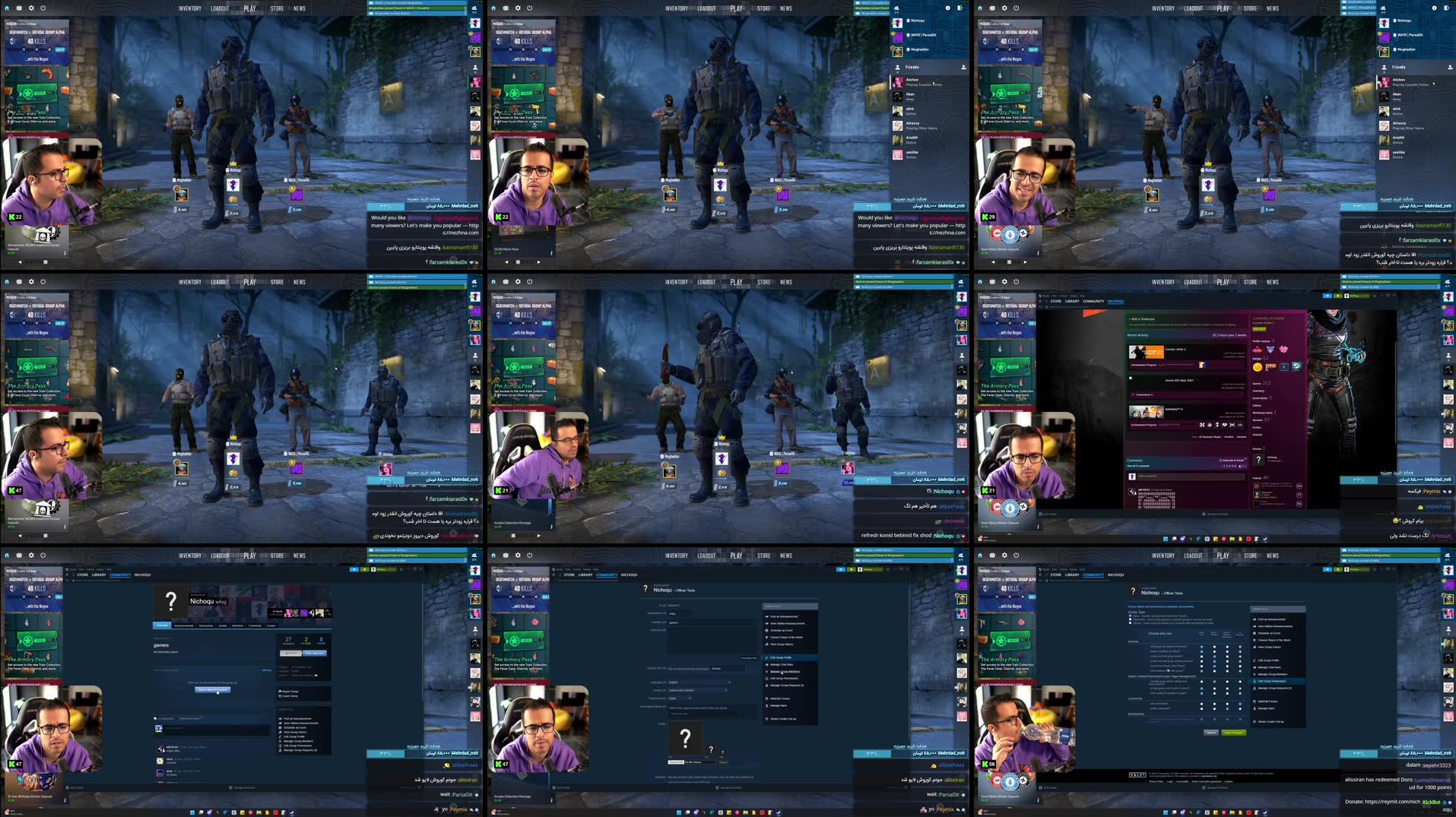Viewport: 1456px width, 817px height.
Task: Switch to the STORE tab in the CS2 menu
Action: 277,8
